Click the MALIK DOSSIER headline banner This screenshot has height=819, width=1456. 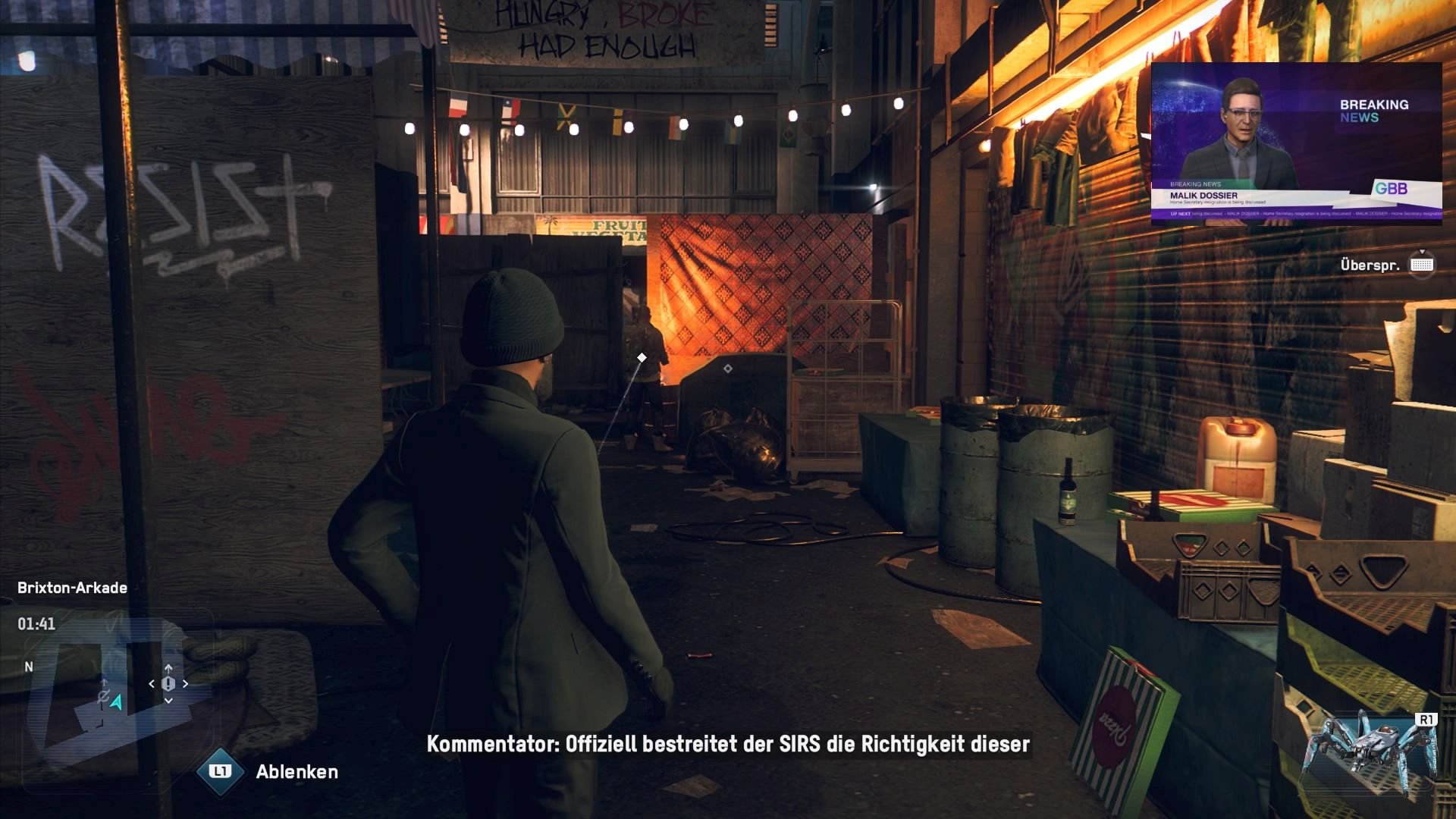(1203, 196)
